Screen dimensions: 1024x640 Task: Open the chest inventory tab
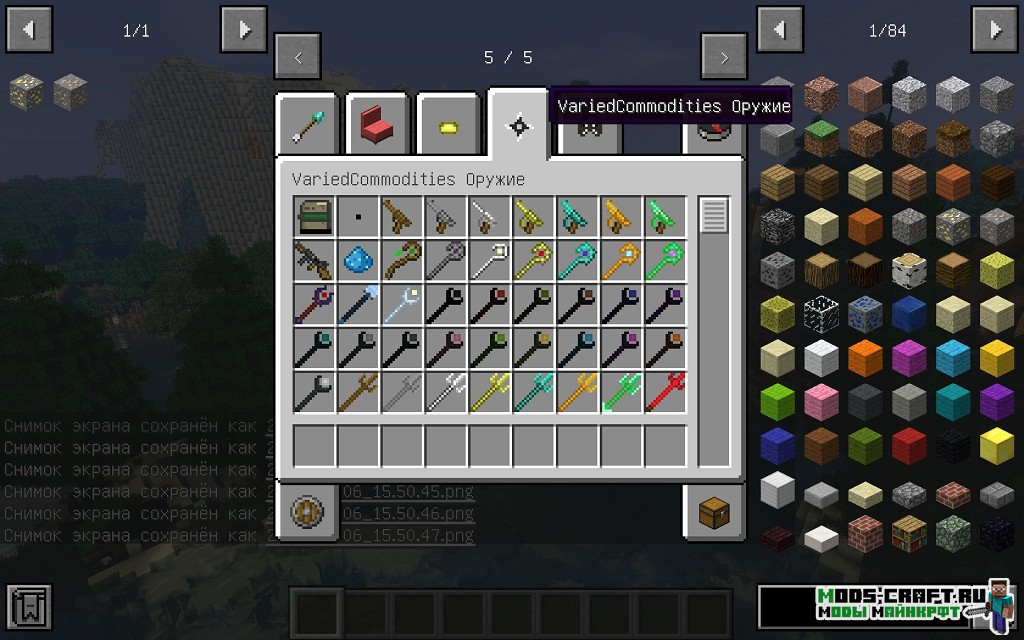point(714,513)
